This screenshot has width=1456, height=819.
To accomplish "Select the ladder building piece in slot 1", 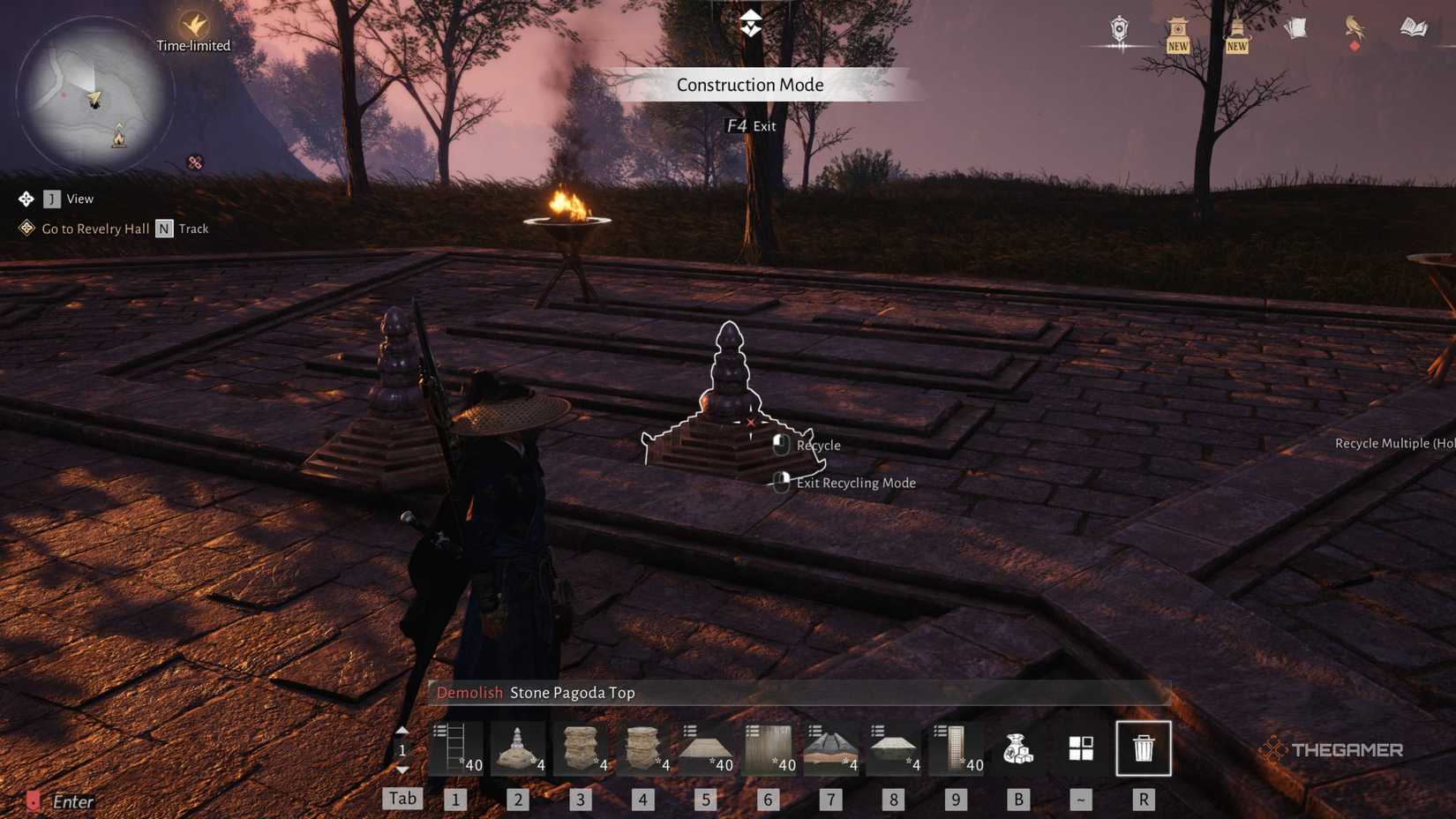I will [454, 748].
